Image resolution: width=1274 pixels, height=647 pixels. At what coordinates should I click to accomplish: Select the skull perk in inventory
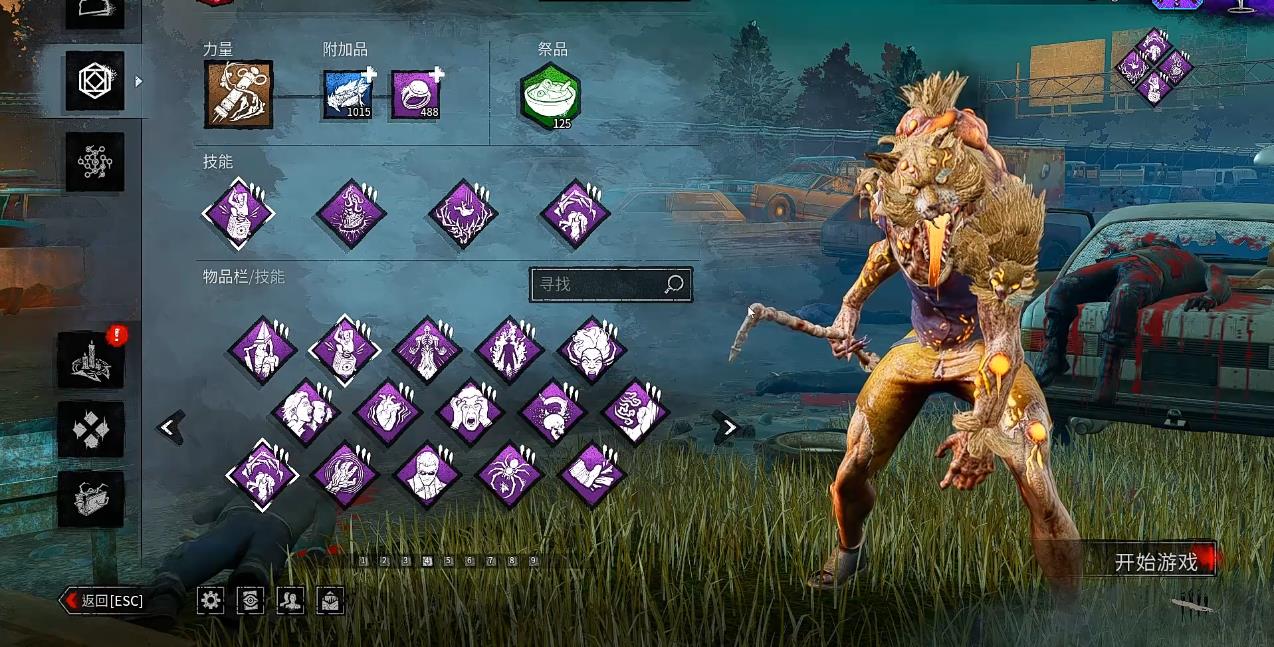pyautogui.click(x=553, y=412)
